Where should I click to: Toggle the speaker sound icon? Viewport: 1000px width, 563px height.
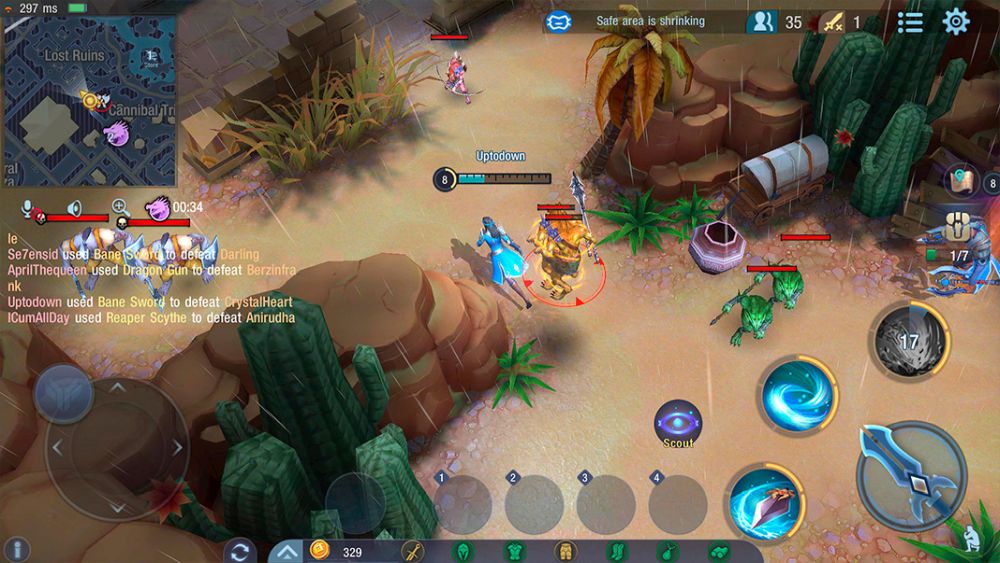pos(73,208)
